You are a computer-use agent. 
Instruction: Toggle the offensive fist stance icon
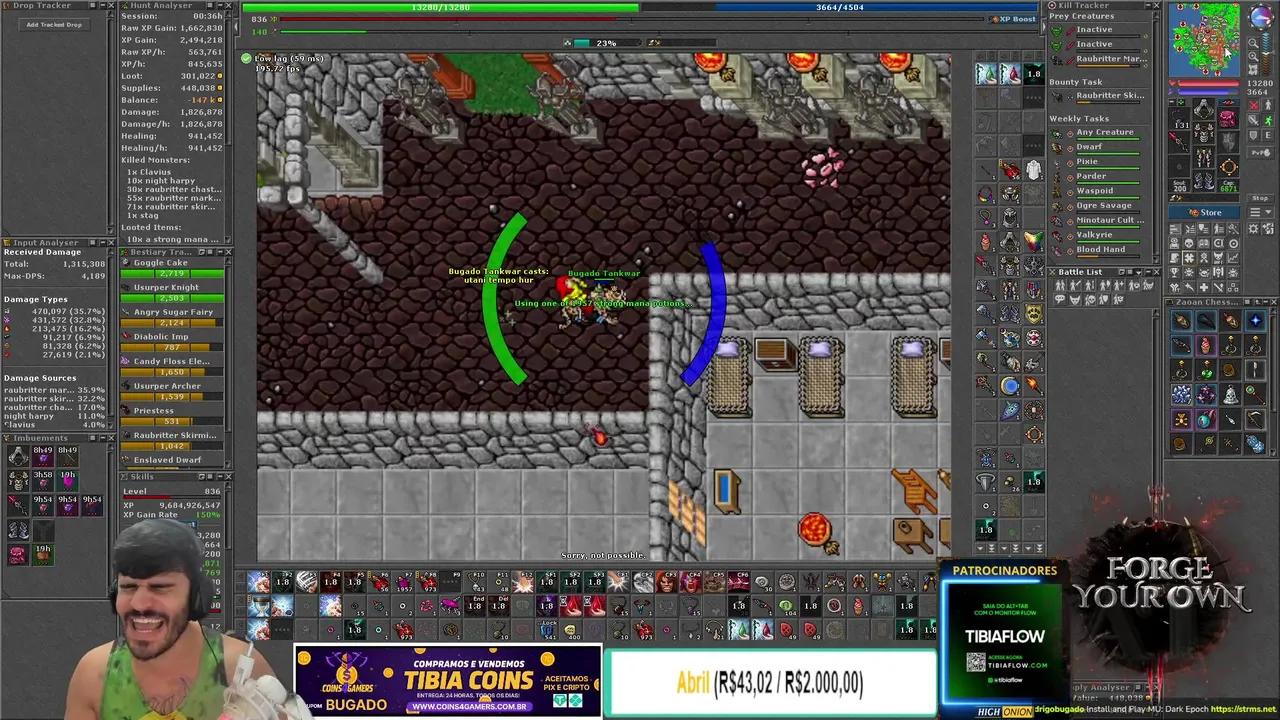pyautogui.click(x=1252, y=104)
